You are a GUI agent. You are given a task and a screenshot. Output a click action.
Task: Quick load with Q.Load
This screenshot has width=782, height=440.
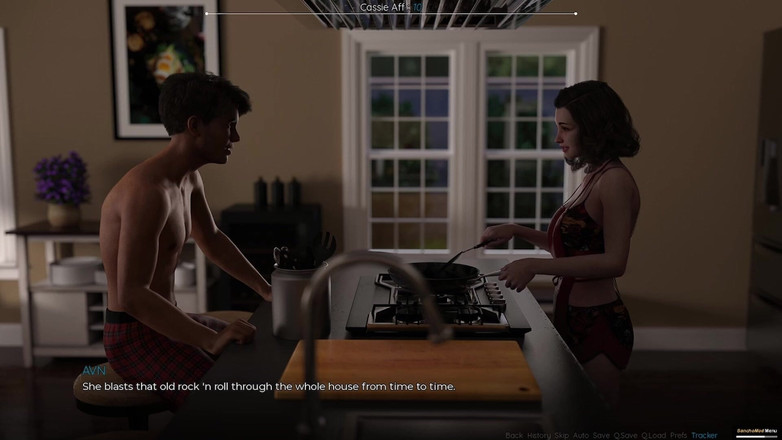coord(654,435)
